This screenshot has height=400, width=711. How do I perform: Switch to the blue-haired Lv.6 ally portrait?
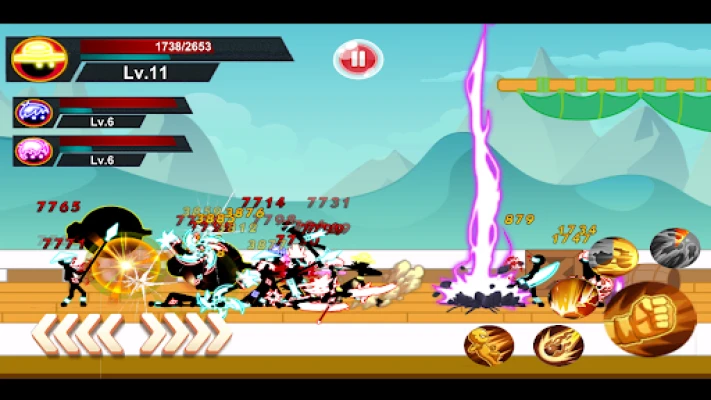[34, 112]
